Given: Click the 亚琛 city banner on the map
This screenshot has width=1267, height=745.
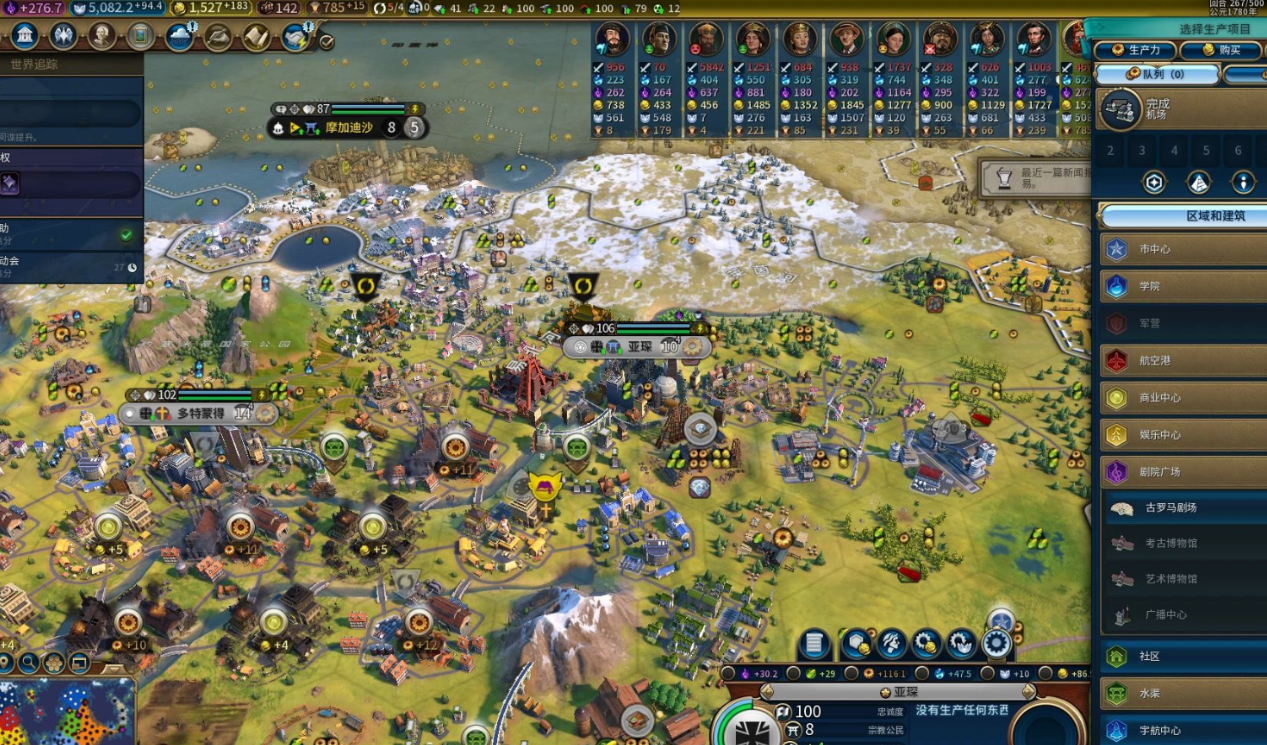Looking at the screenshot, I should coord(637,346).
